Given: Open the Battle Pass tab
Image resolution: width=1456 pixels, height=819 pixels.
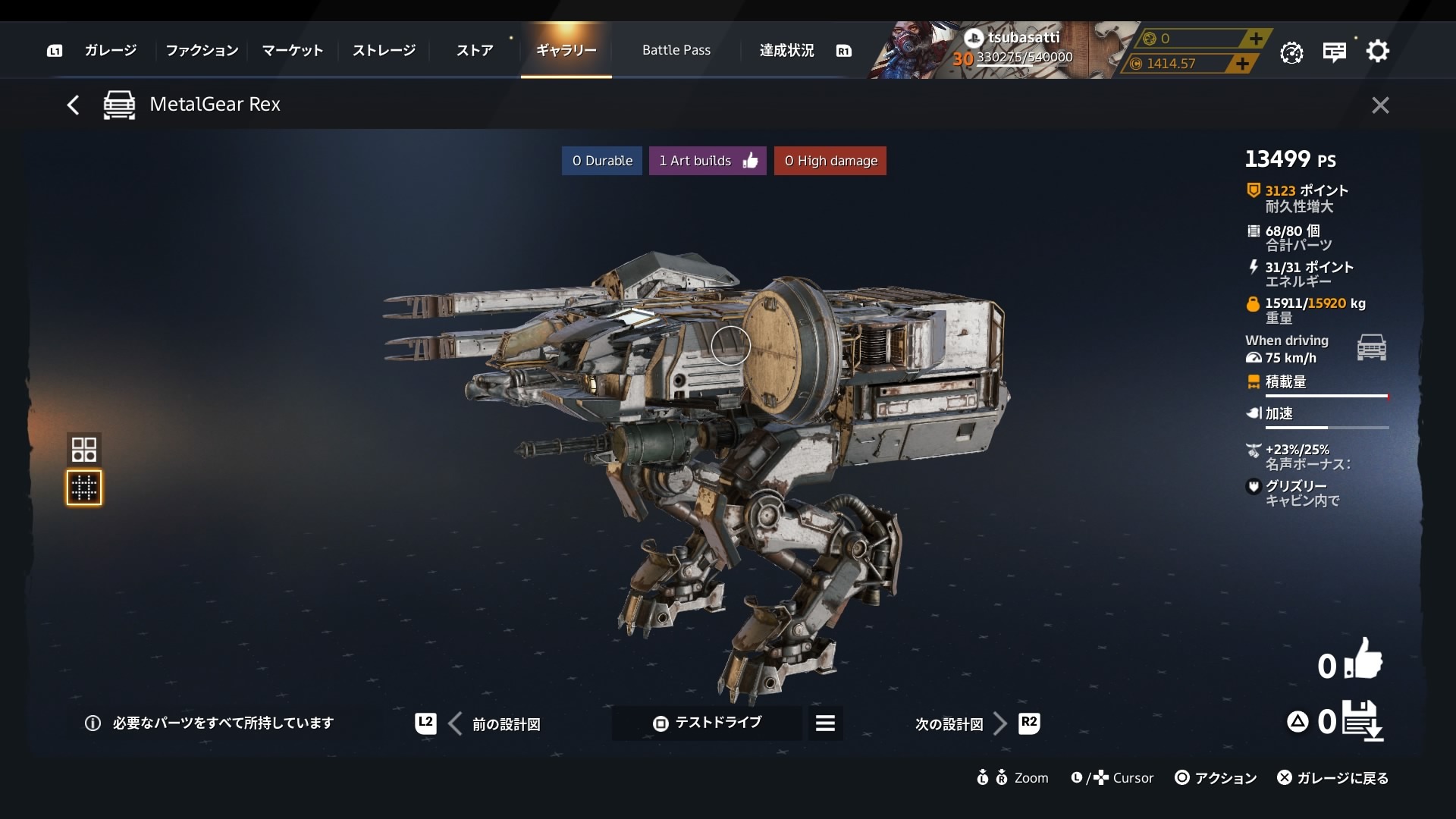Looking at the screenshot, I should tap(676, 51).
